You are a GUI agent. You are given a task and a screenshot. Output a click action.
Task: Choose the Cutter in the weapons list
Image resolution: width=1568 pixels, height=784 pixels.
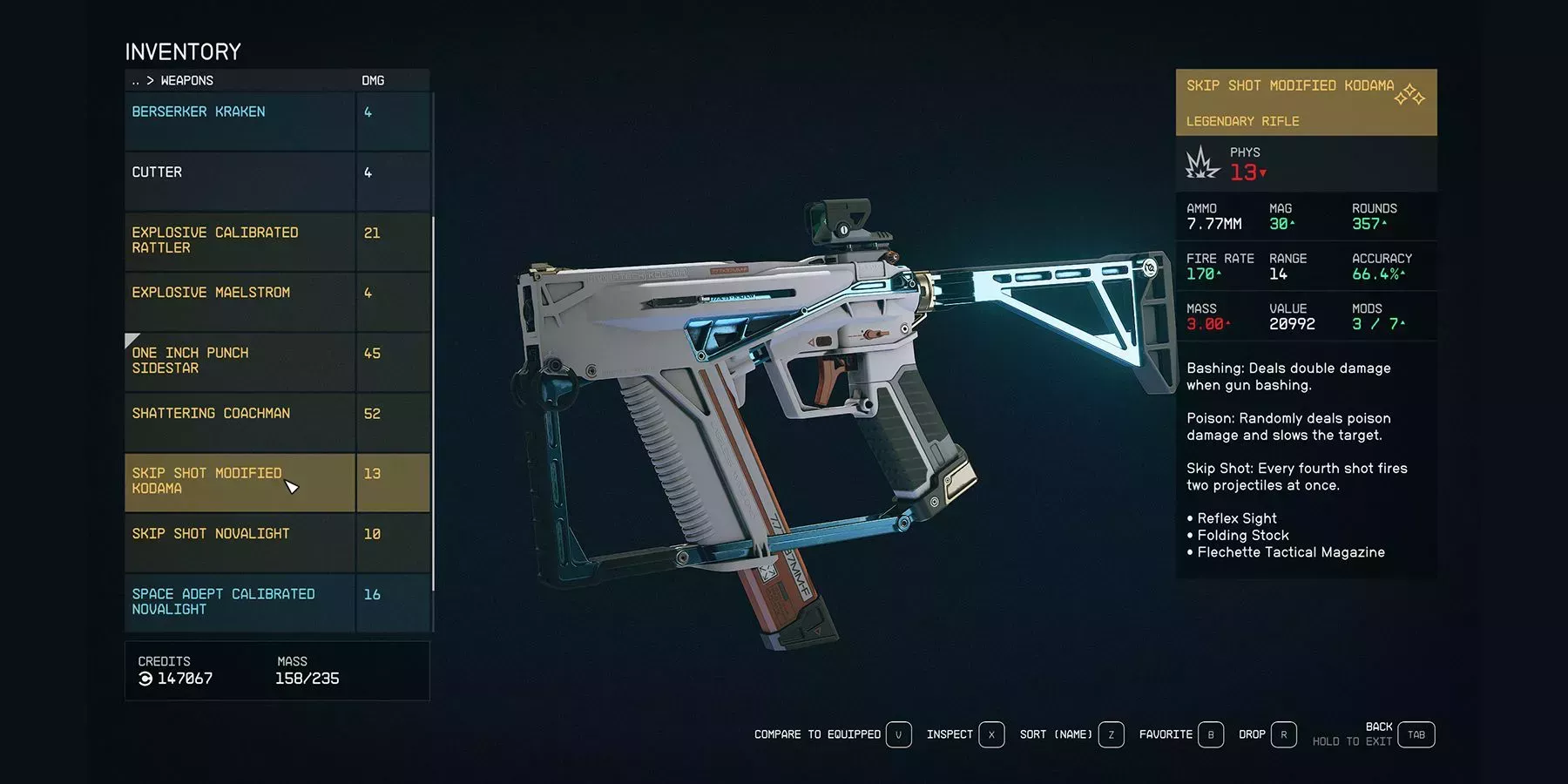(240, 181)
